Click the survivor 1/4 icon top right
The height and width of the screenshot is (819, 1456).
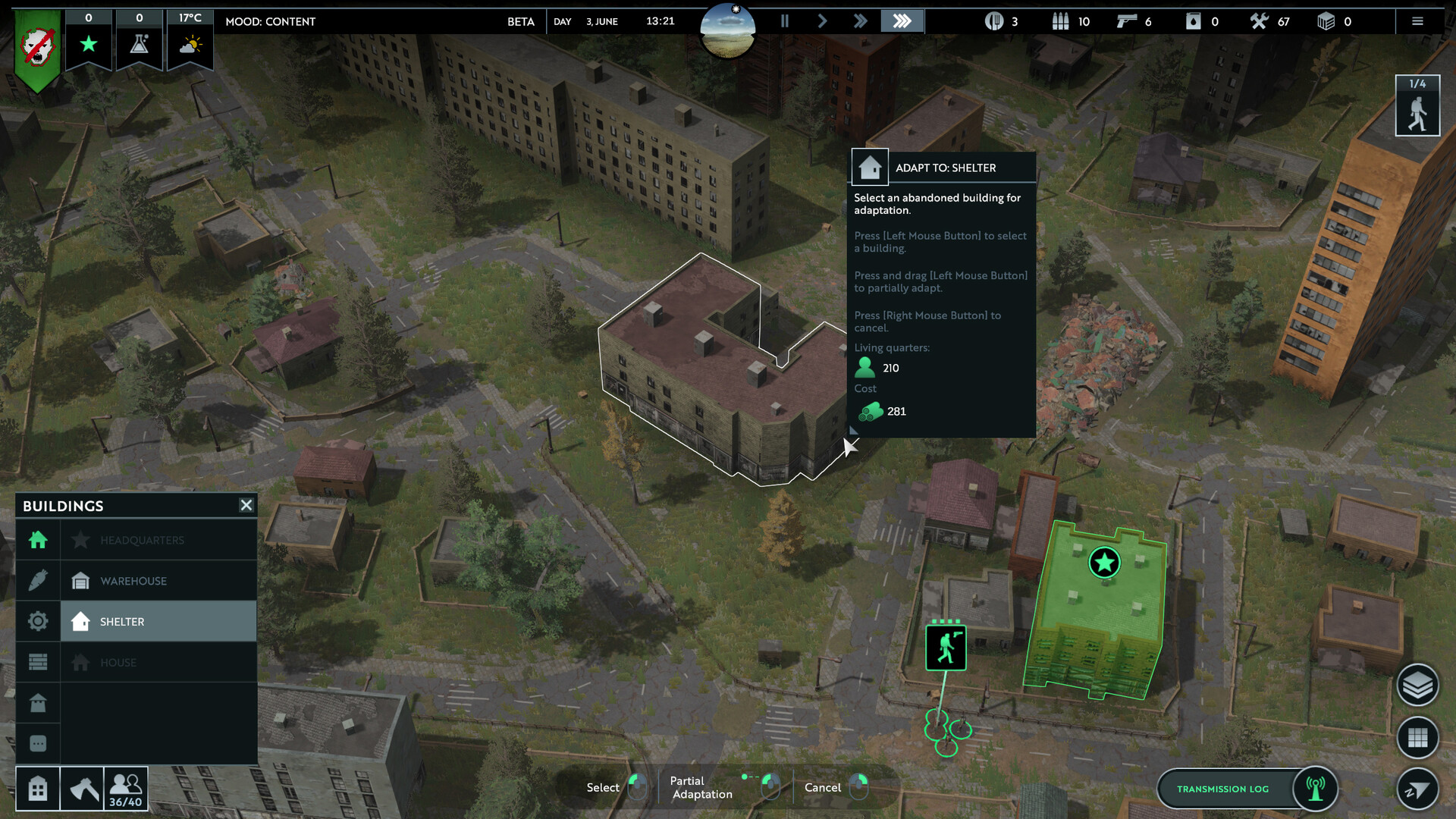coord(1416,105)
